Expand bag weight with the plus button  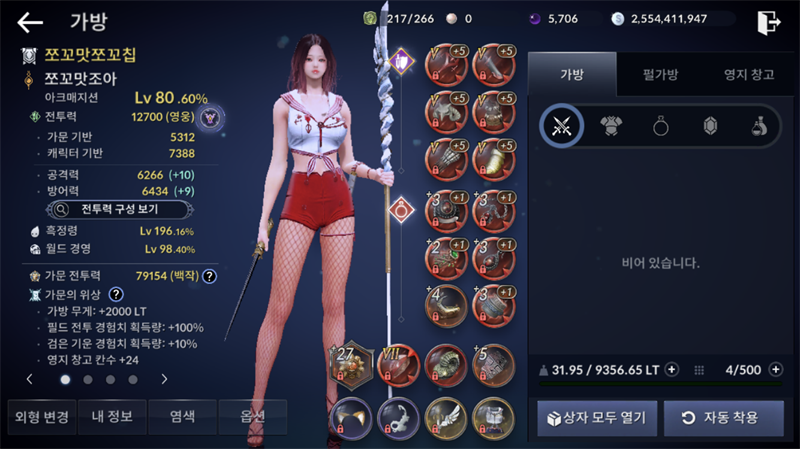[672, 369]
